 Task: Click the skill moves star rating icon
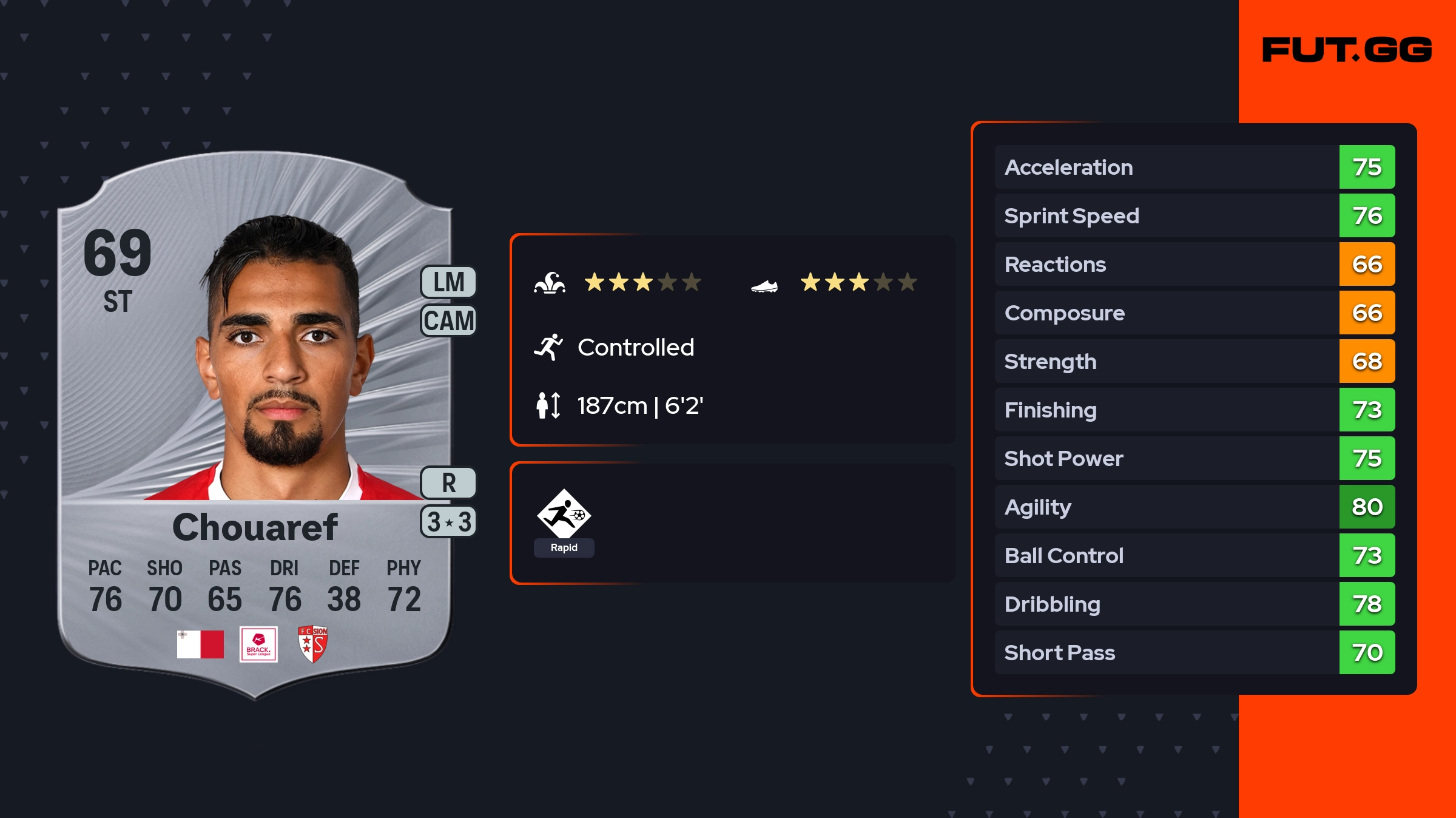point(550,283)
